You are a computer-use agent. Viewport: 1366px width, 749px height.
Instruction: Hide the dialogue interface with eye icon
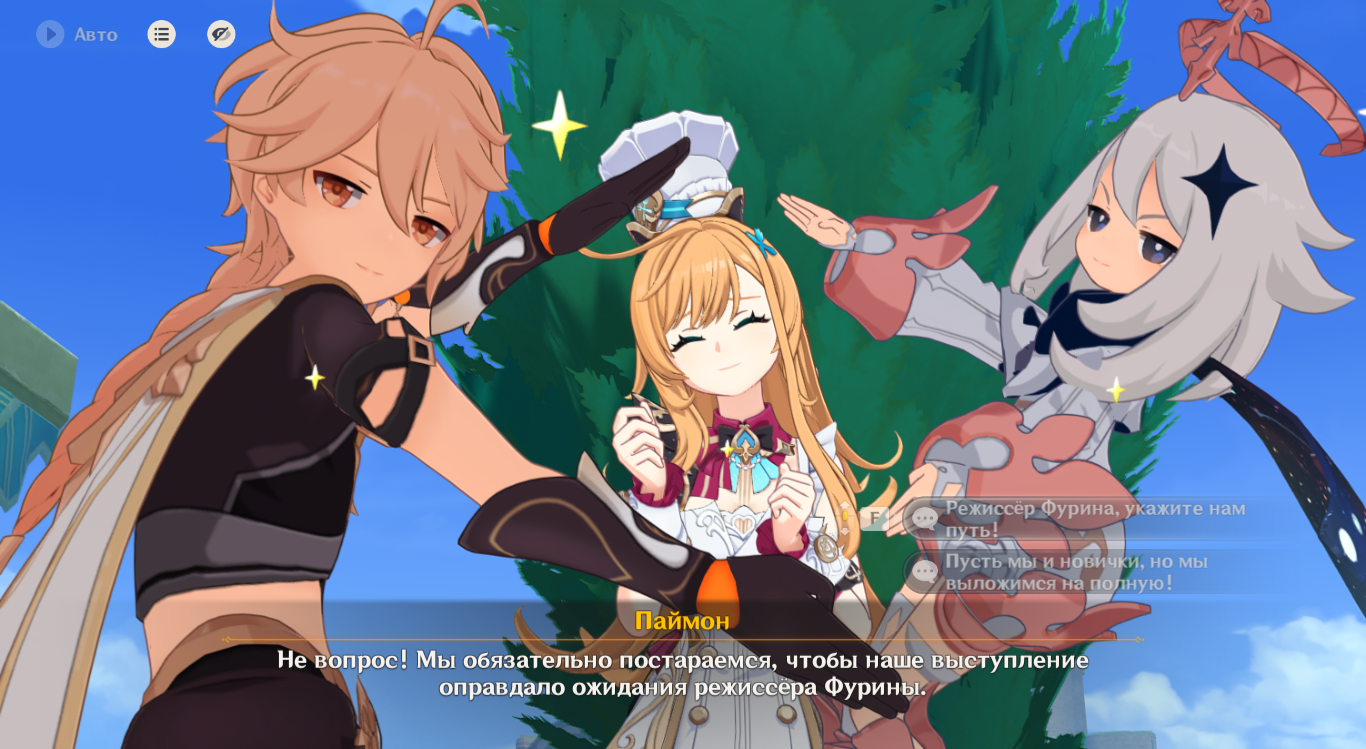[221, 34]
